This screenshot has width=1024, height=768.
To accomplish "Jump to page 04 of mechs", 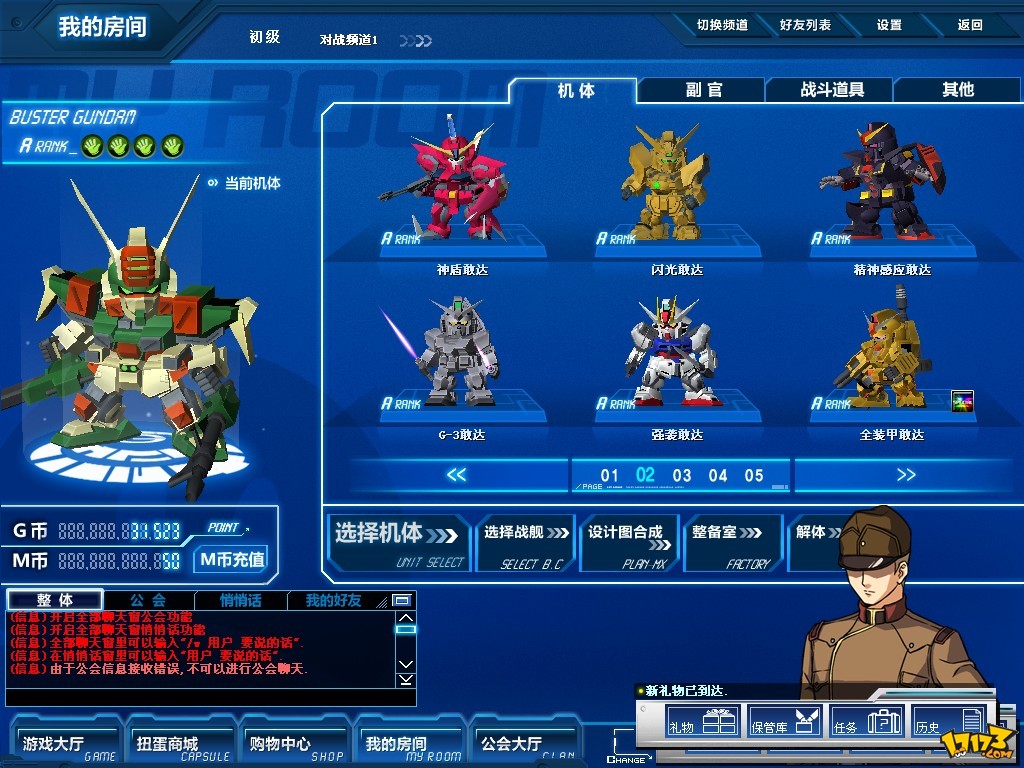I will pos(718,476).
